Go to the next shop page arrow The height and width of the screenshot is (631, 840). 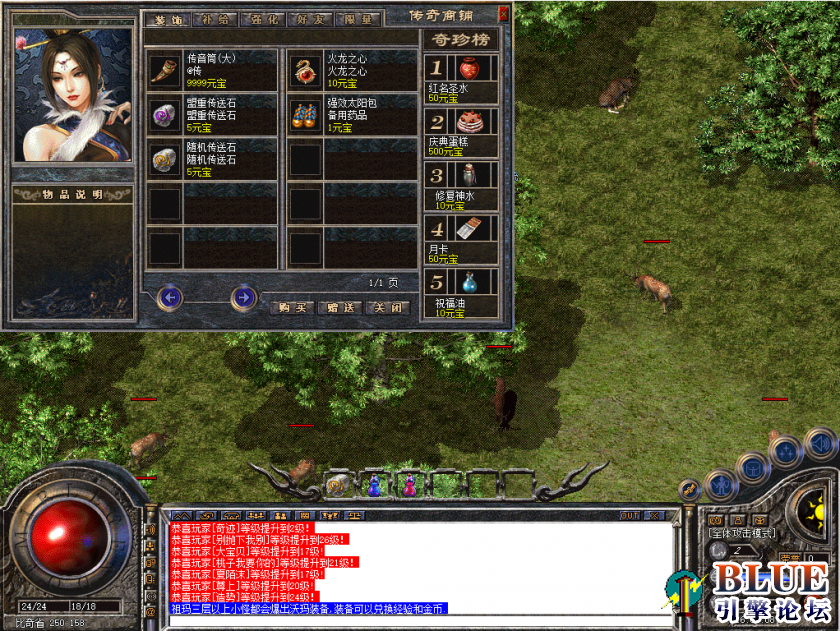(243, 297)
